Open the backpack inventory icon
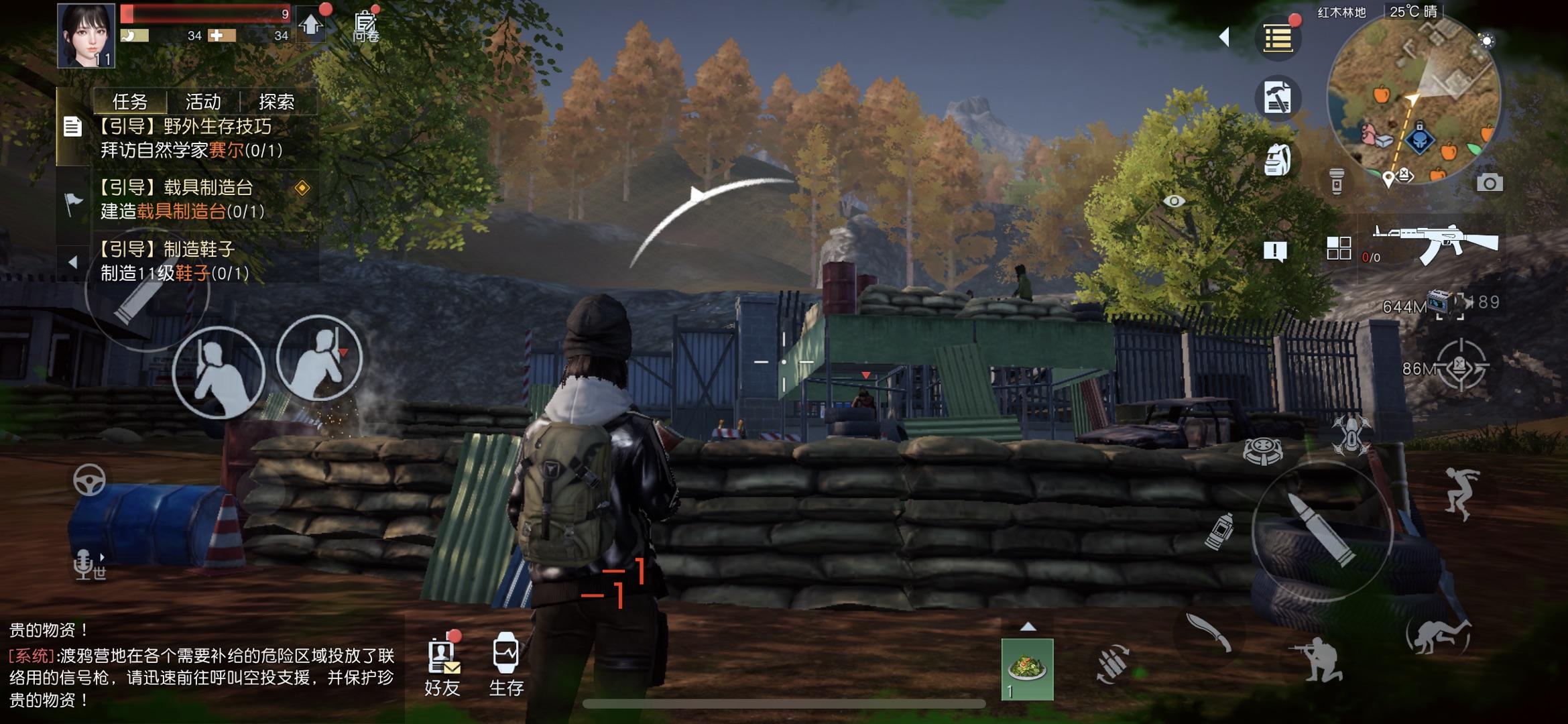 [1277, 160]
